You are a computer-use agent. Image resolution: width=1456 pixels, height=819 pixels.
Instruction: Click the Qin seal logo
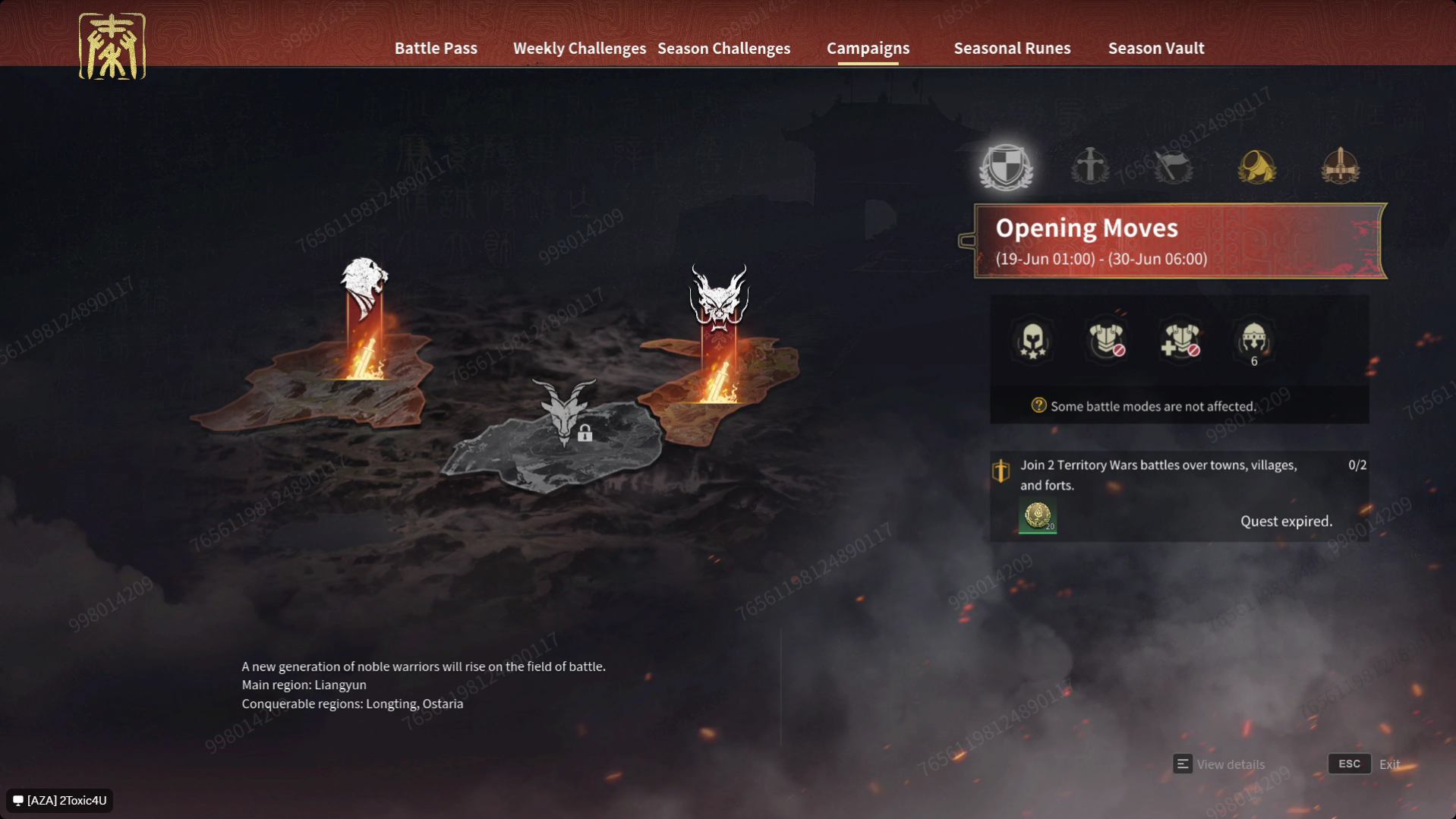(112, 46)
